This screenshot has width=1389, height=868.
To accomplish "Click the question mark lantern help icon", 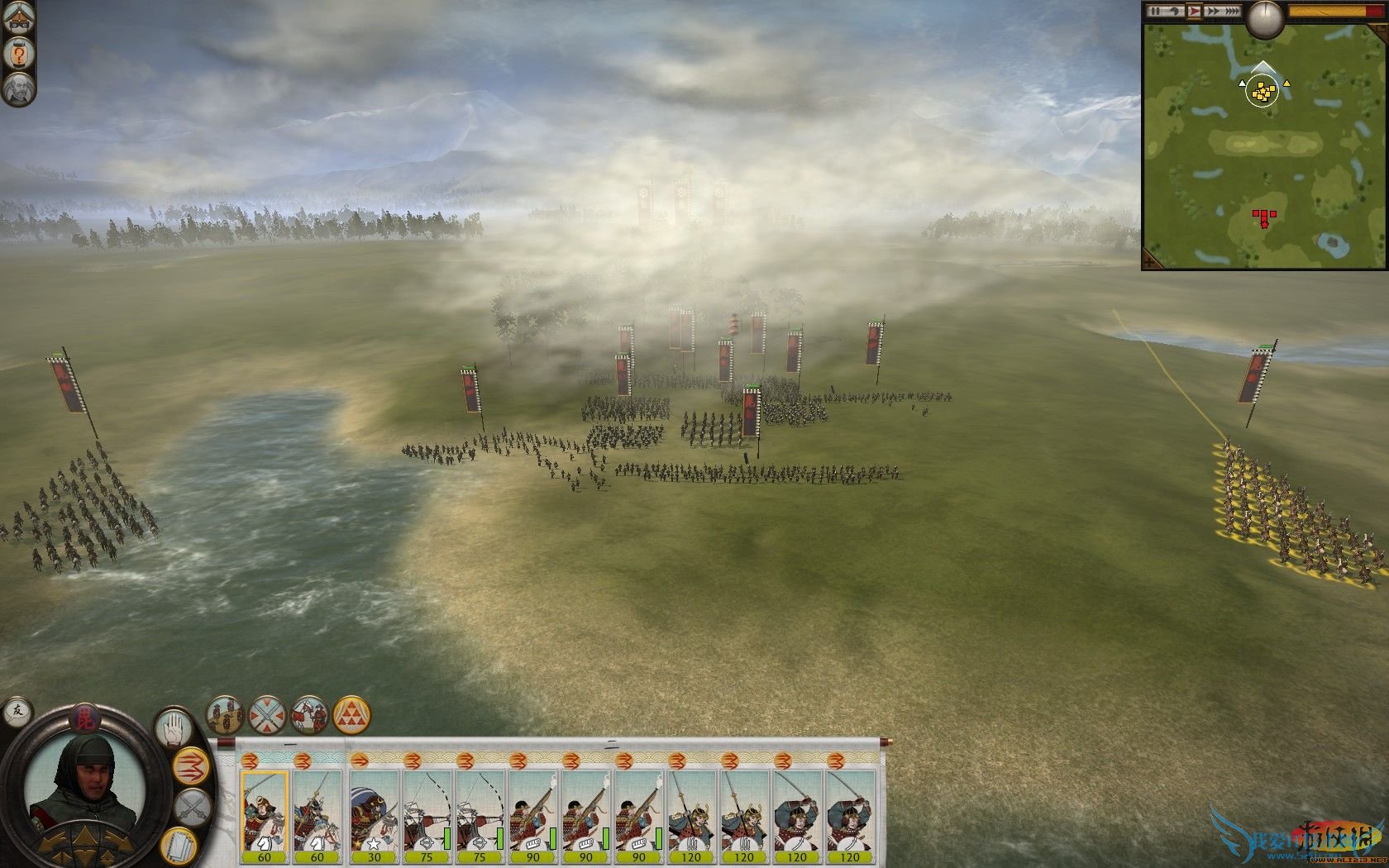I will (17, 54).
